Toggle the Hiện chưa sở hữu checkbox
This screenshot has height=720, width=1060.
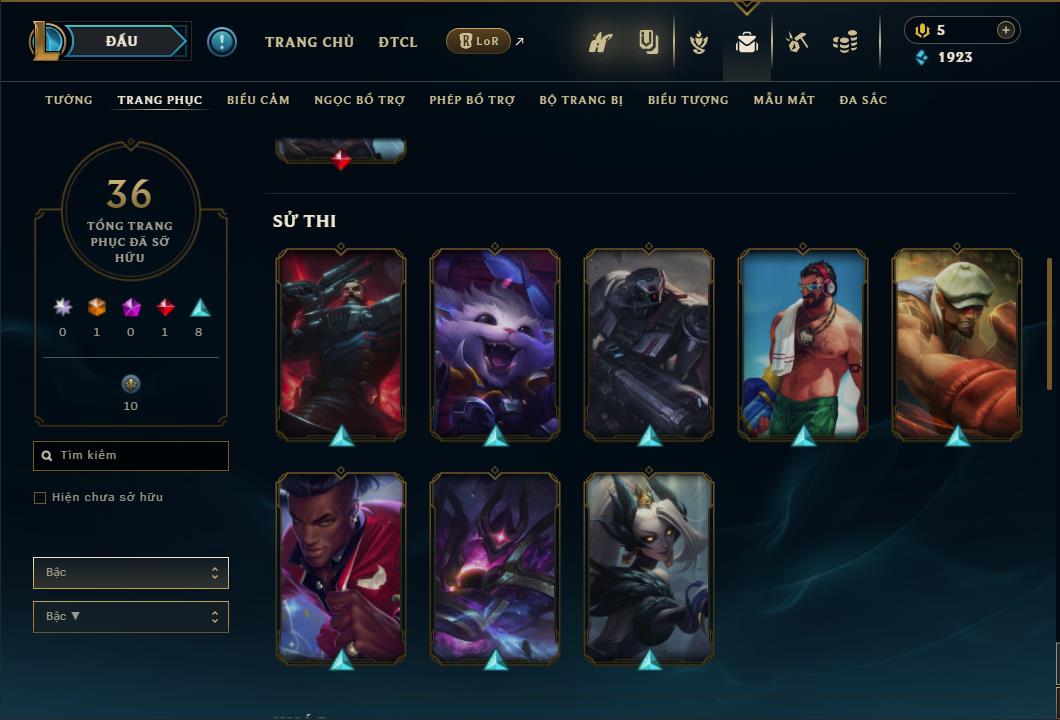click(40, 498)
